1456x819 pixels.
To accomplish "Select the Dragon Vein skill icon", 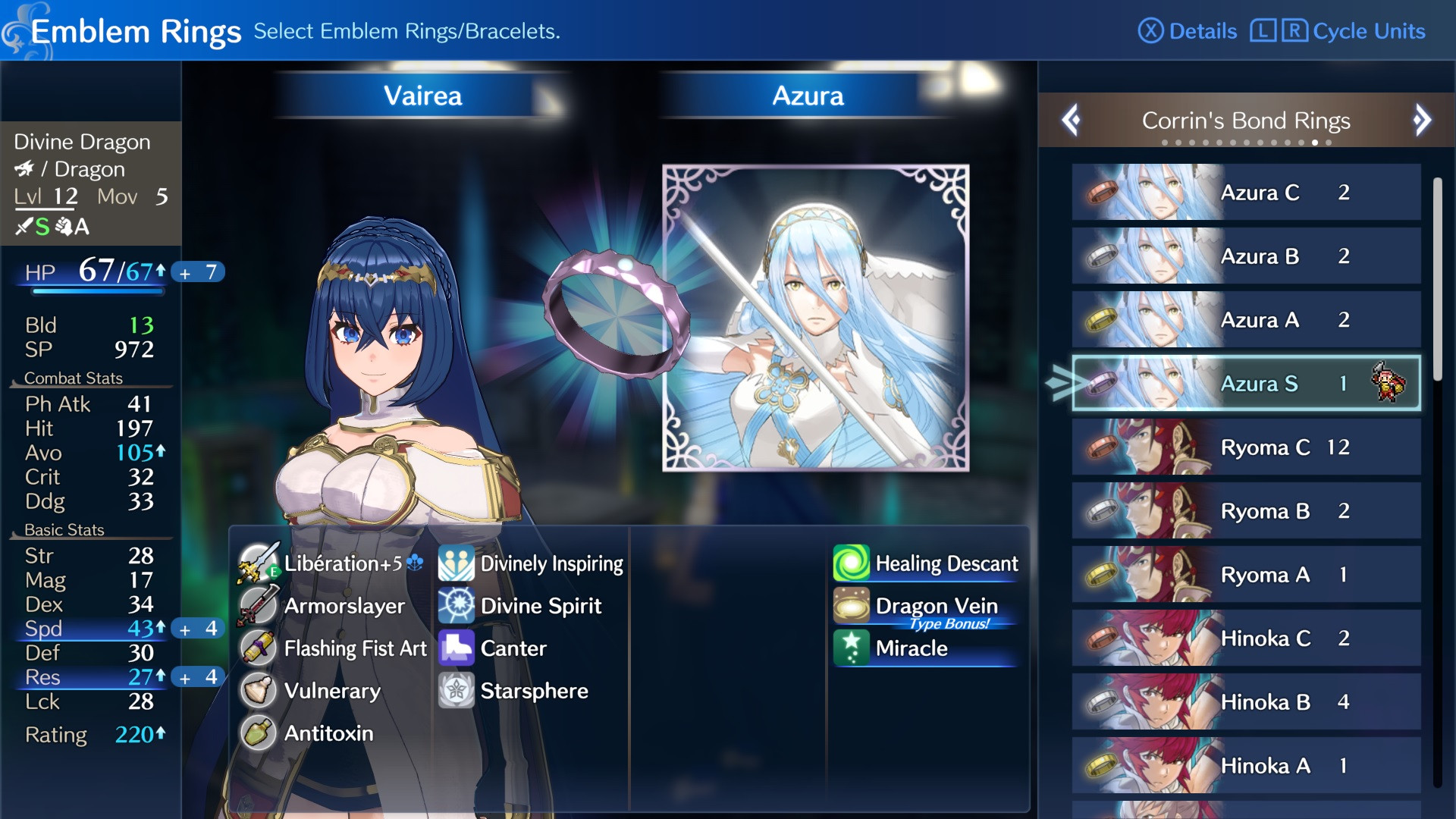I will (x=852, y=606).
